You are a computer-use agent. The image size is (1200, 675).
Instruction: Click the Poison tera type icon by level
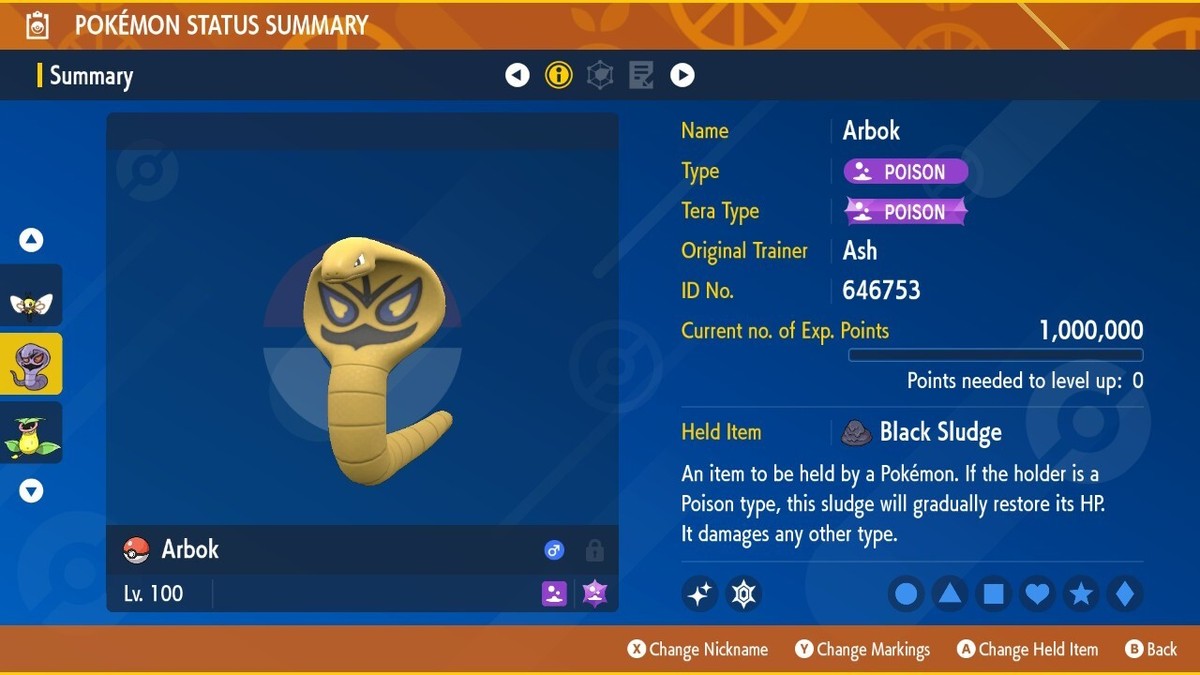(x=595, y=593)
